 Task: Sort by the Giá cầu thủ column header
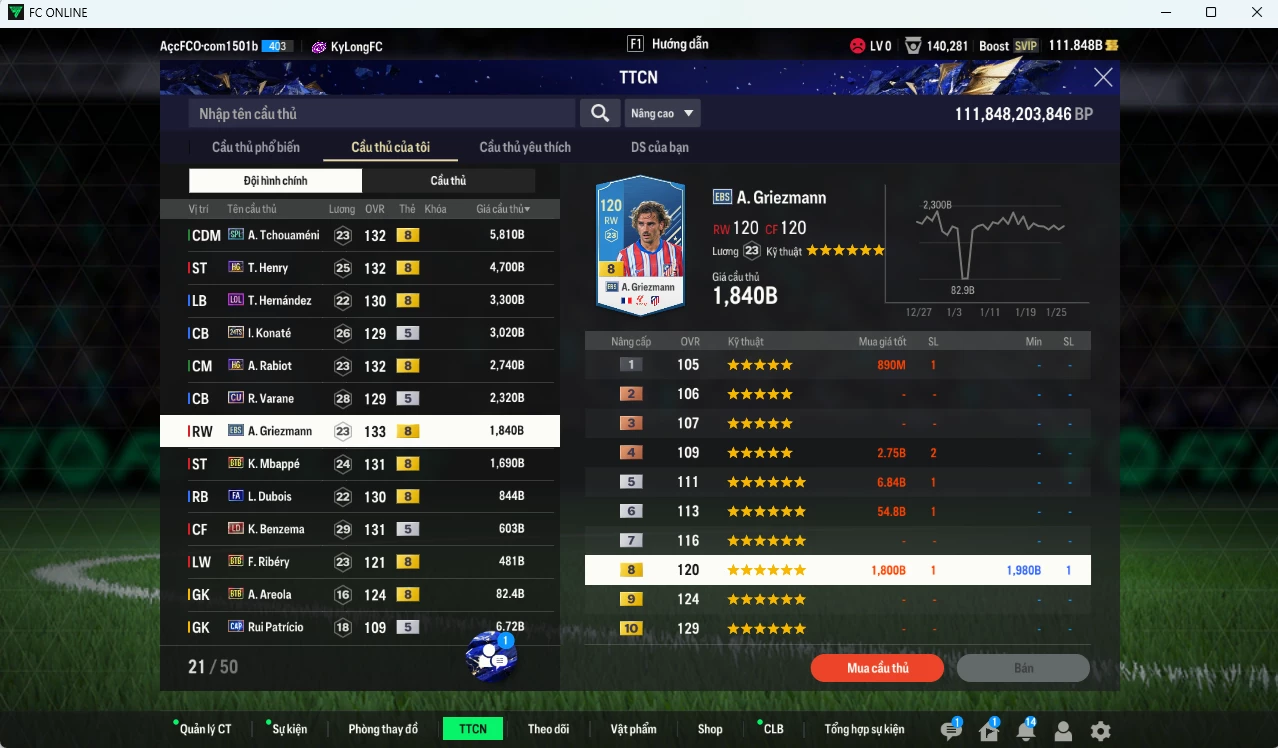pyautogui.click(x=503, y=209)
